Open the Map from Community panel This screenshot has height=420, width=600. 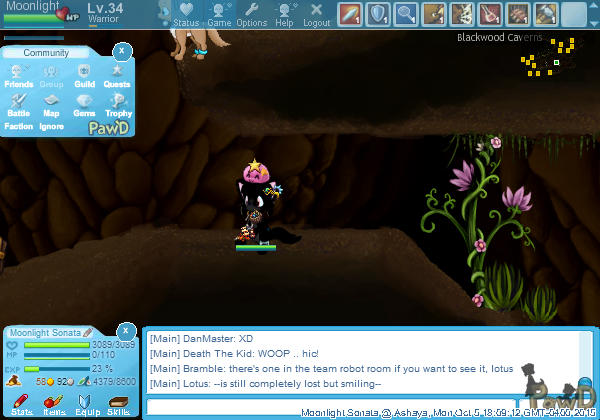[x=51, y=104]
